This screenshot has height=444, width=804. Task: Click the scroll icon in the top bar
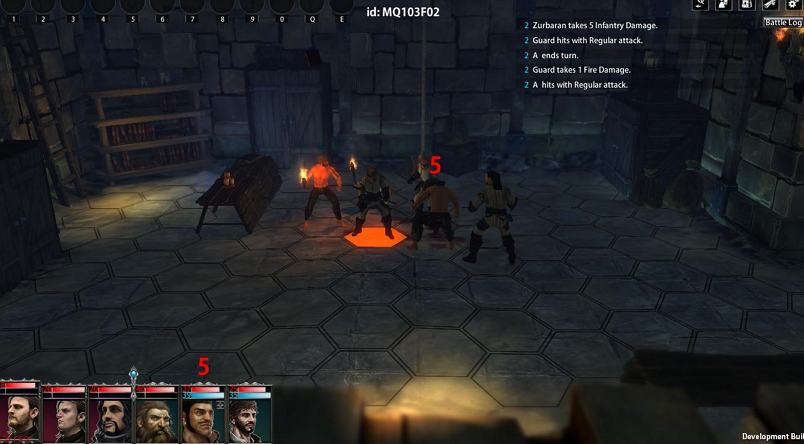pyautogui.click(x=771, y=5)
